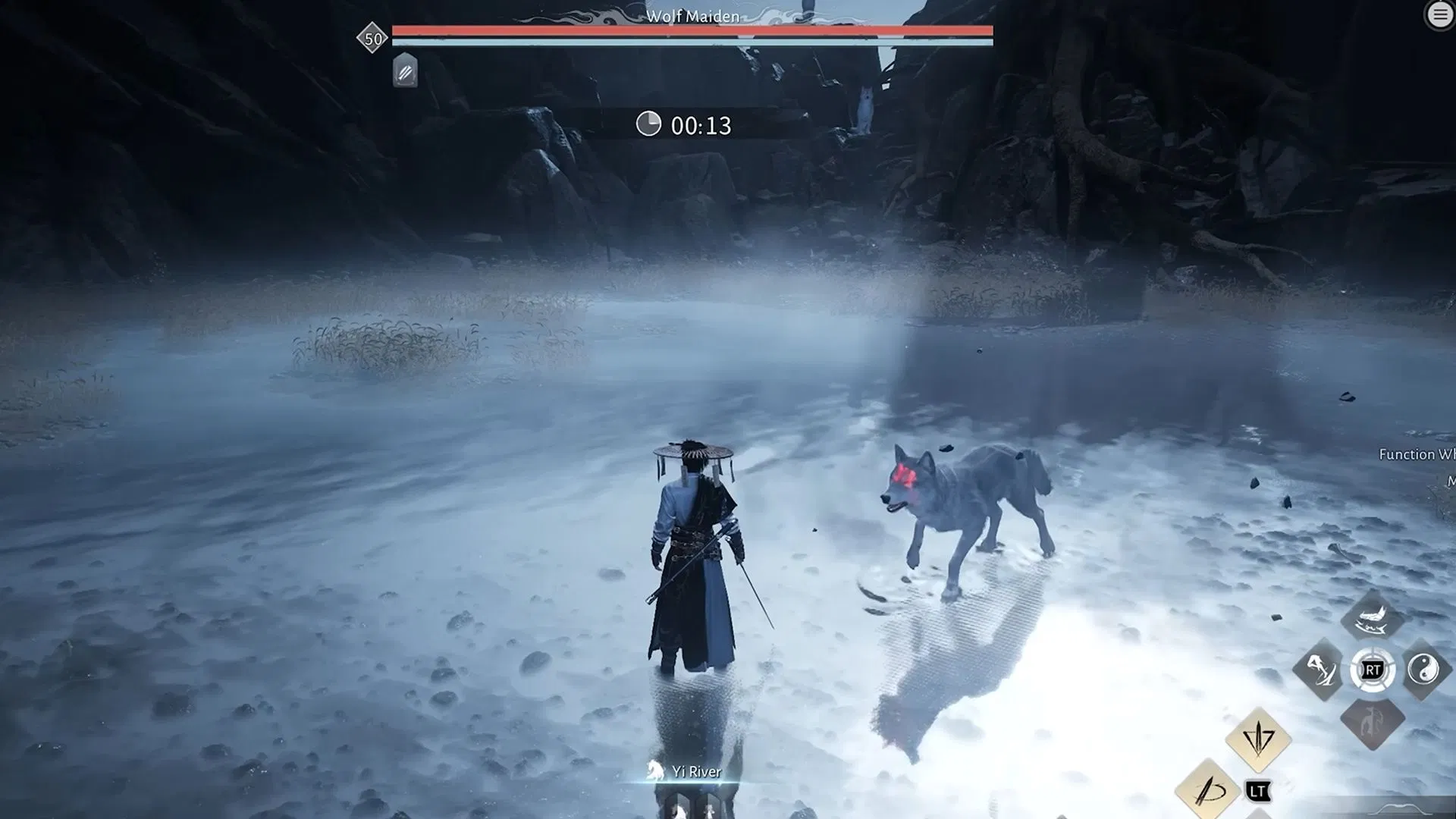Activate the grayed deer stance skill icon
Viewport: 1456px width, 819px height.
[1373, 723]
